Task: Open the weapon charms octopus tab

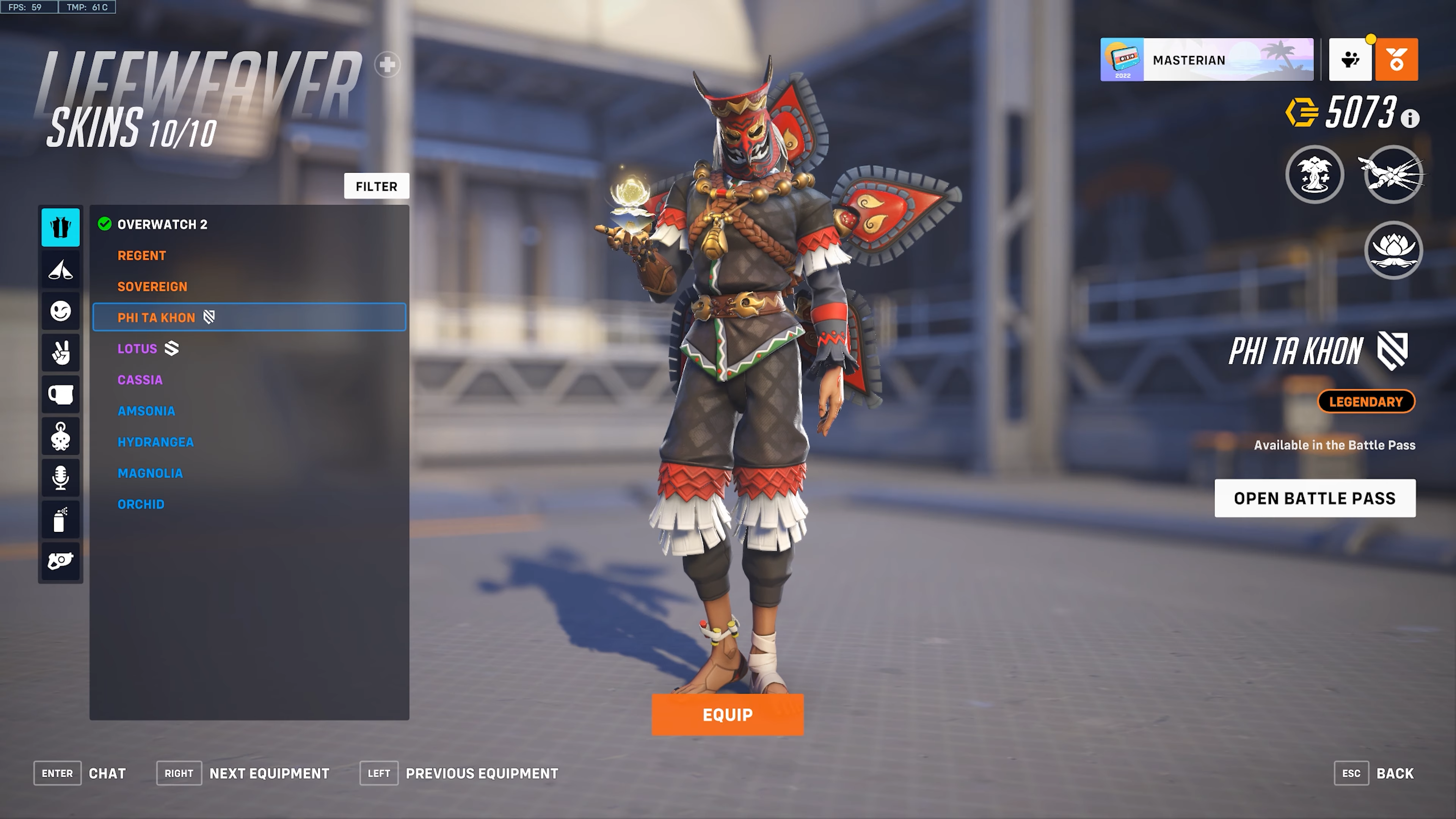Action: coord(61,436)
